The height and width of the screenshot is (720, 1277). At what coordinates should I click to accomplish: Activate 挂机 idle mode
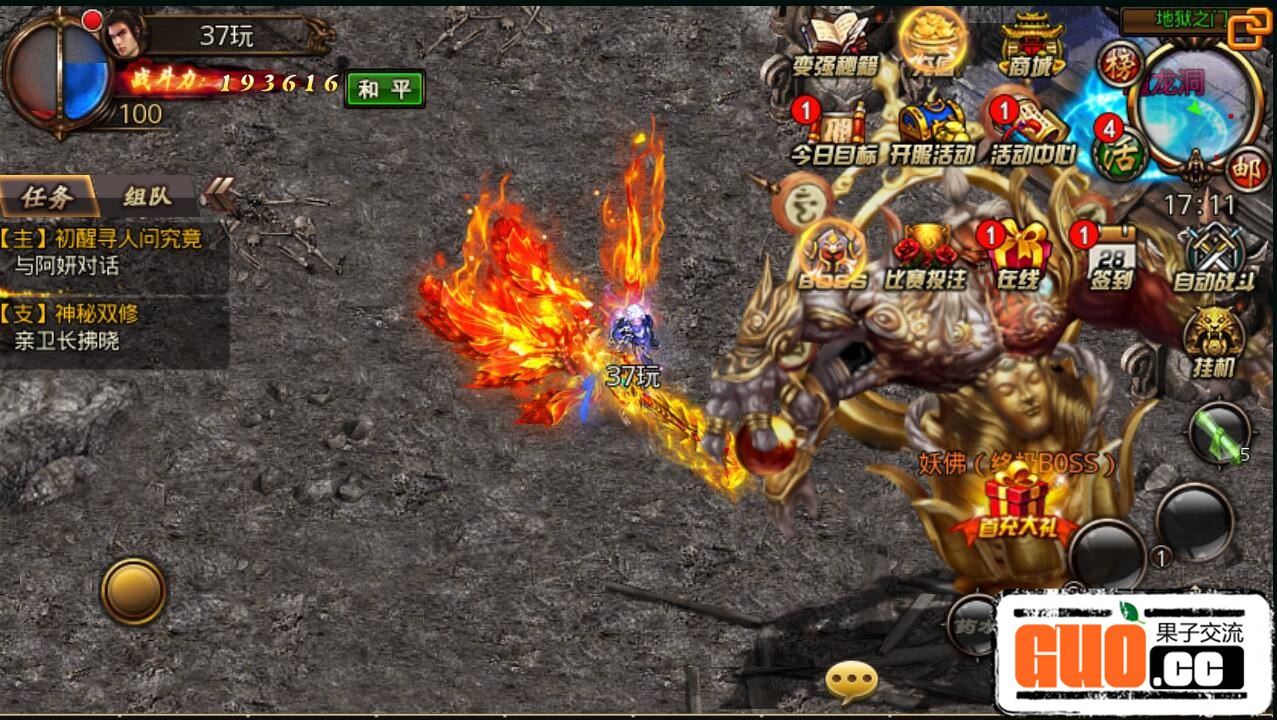1213,340
